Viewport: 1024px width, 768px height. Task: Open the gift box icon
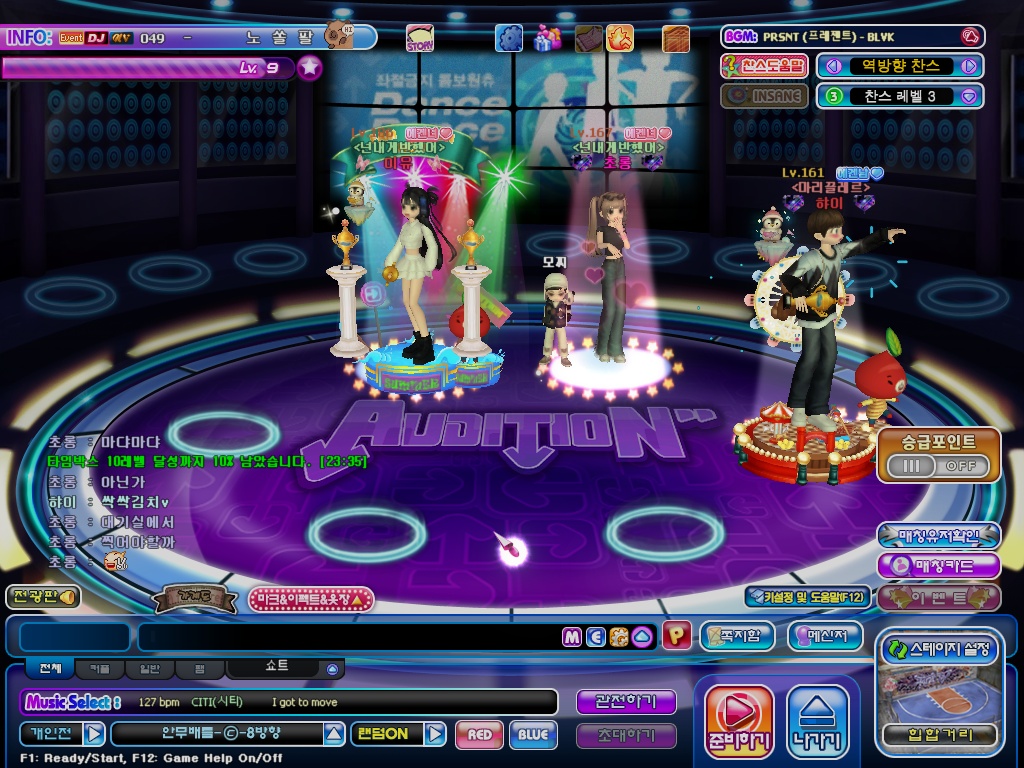[x=546, y=38]
